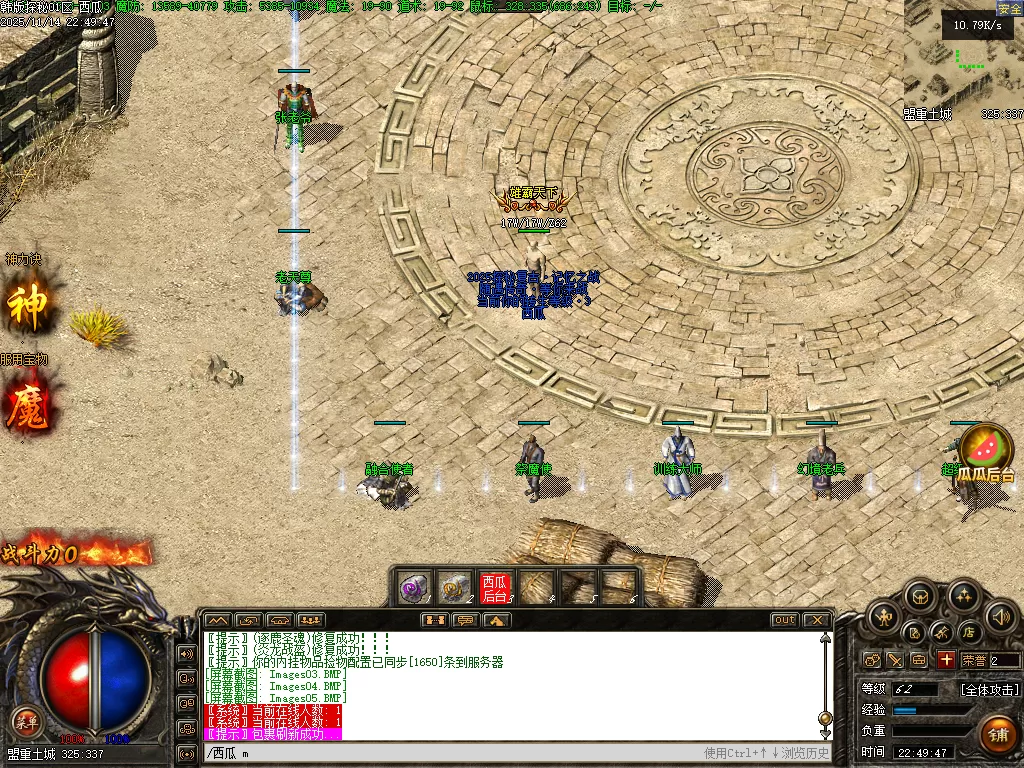The image size is (1024, 768).
Task: Select the purple scroll in hotbar slot 1
Action: [414, 587]
